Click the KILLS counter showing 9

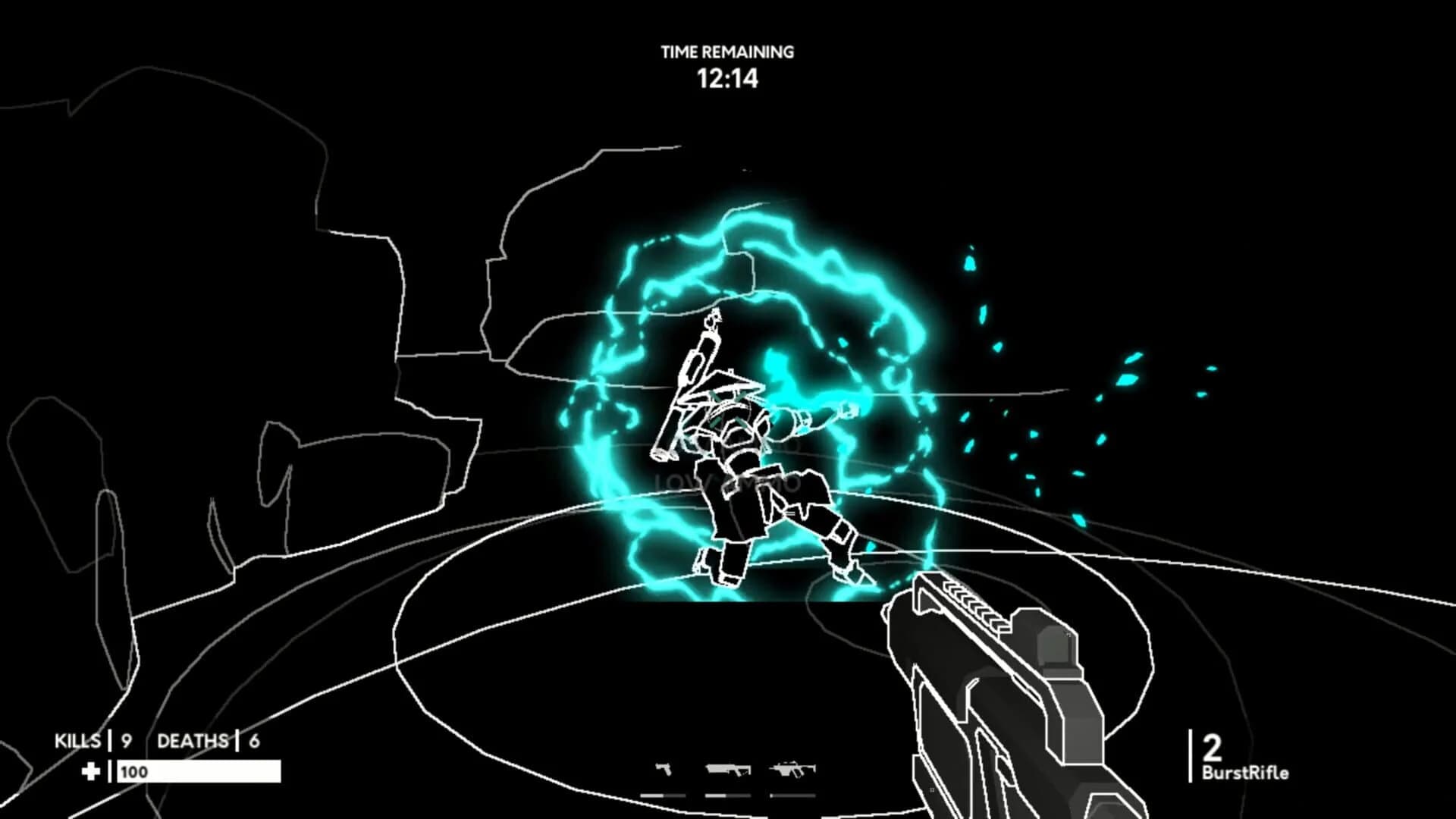click(124, 739)
